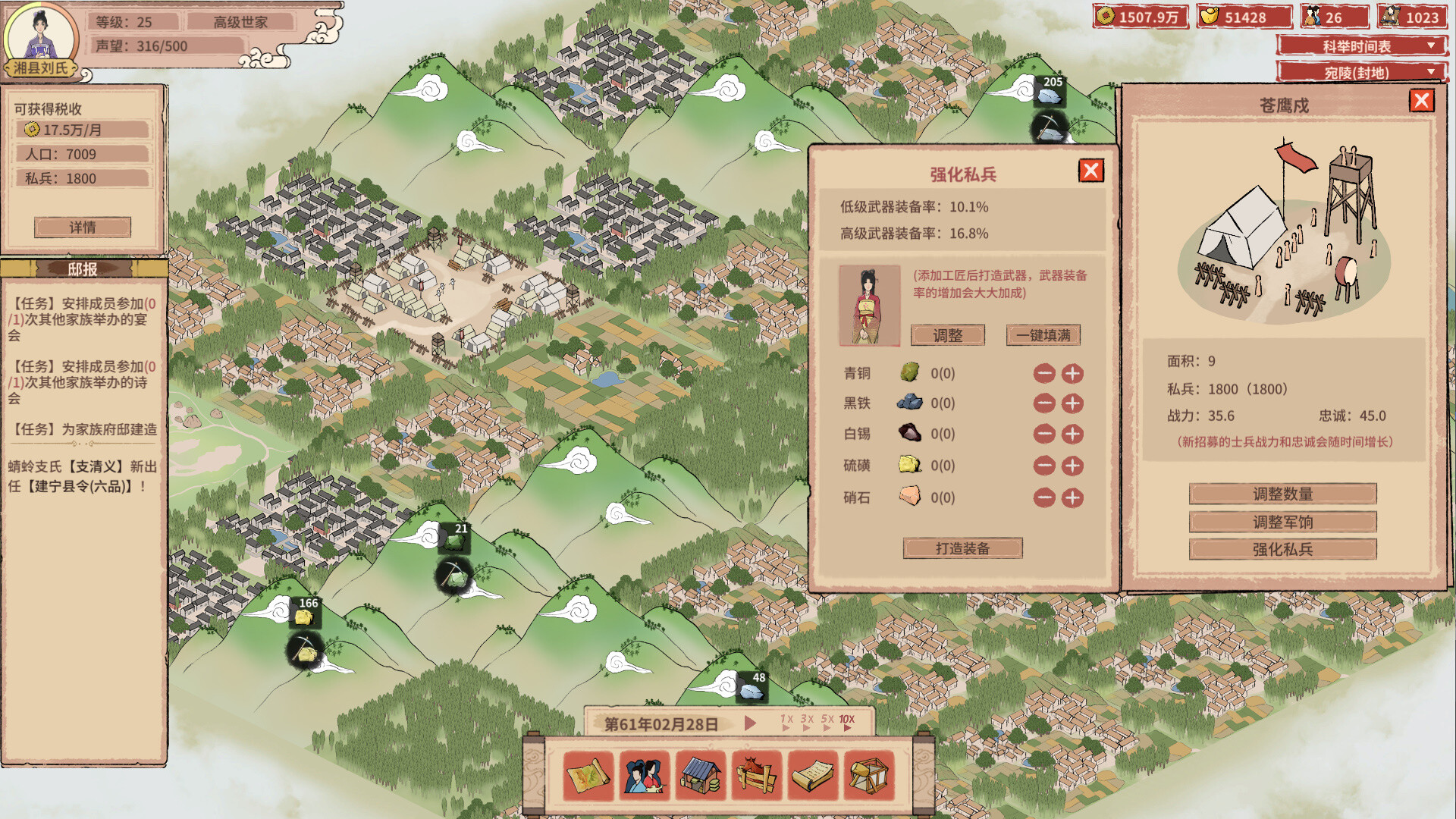Increase 青铜 amount with plus stepper
Viewport: 1456px width, 819px height.
coord(1074,373)
